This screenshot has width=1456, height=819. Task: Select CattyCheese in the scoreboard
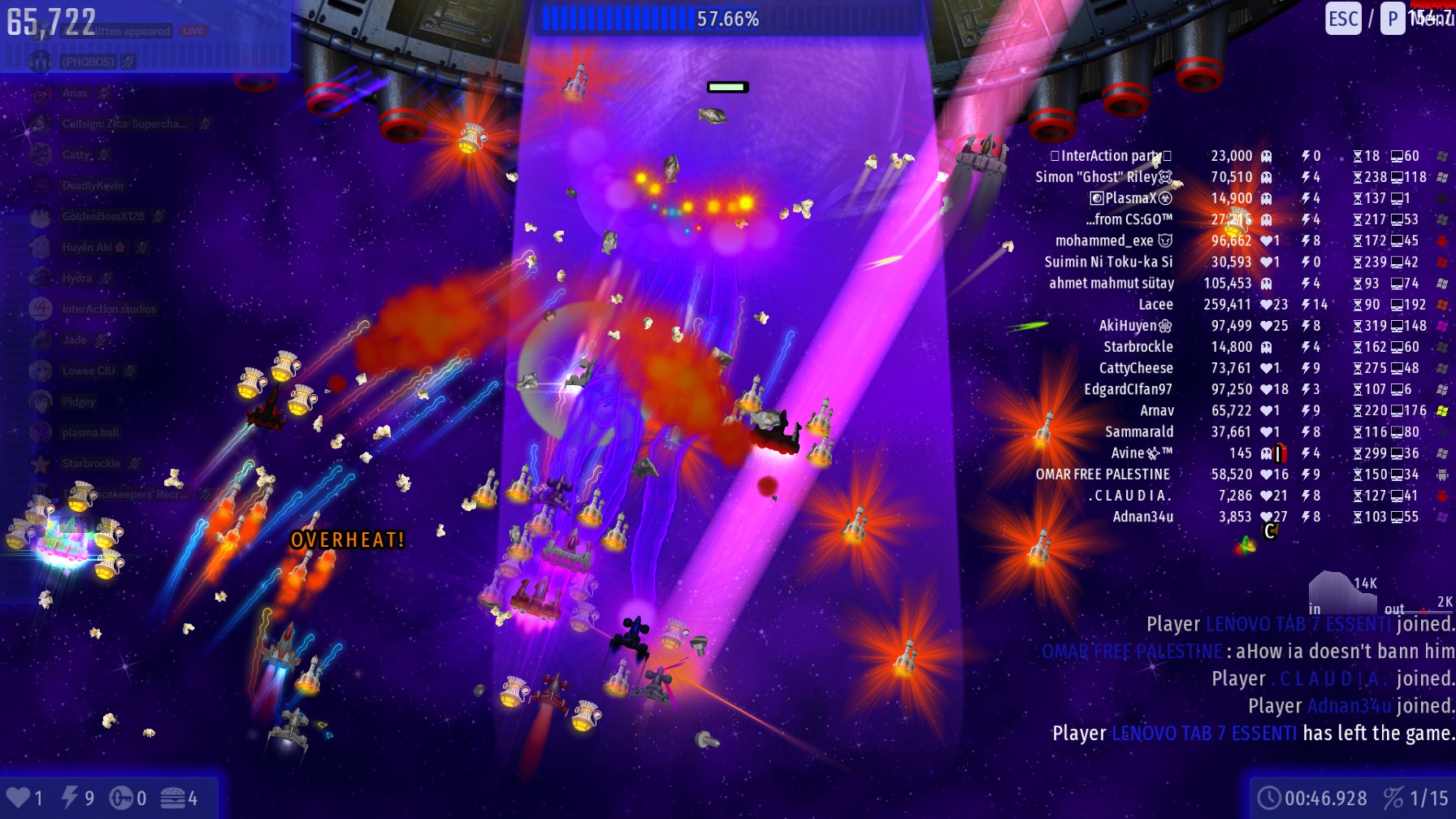point(1135,368)
